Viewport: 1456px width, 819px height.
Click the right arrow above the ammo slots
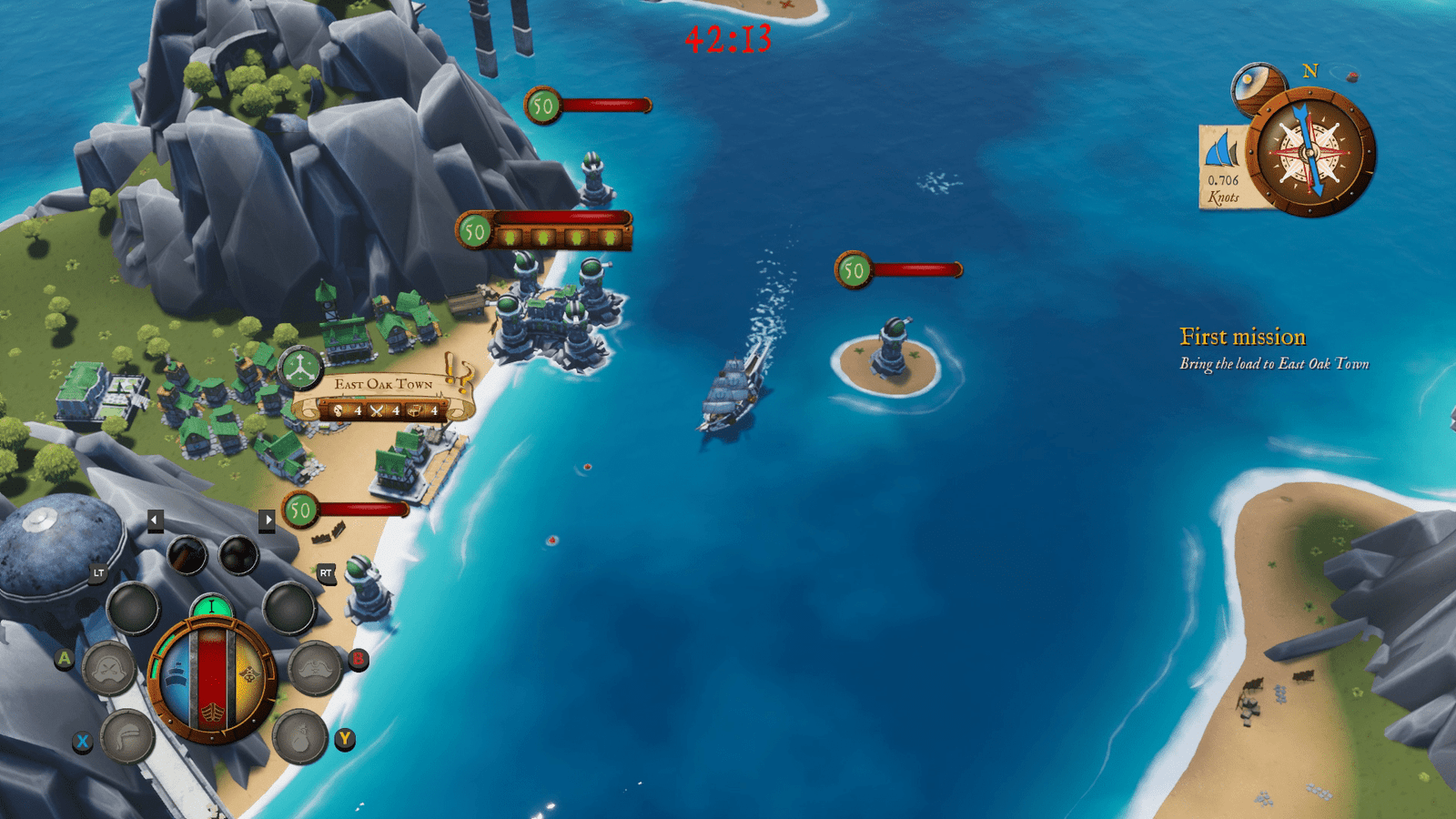point(267,520)
